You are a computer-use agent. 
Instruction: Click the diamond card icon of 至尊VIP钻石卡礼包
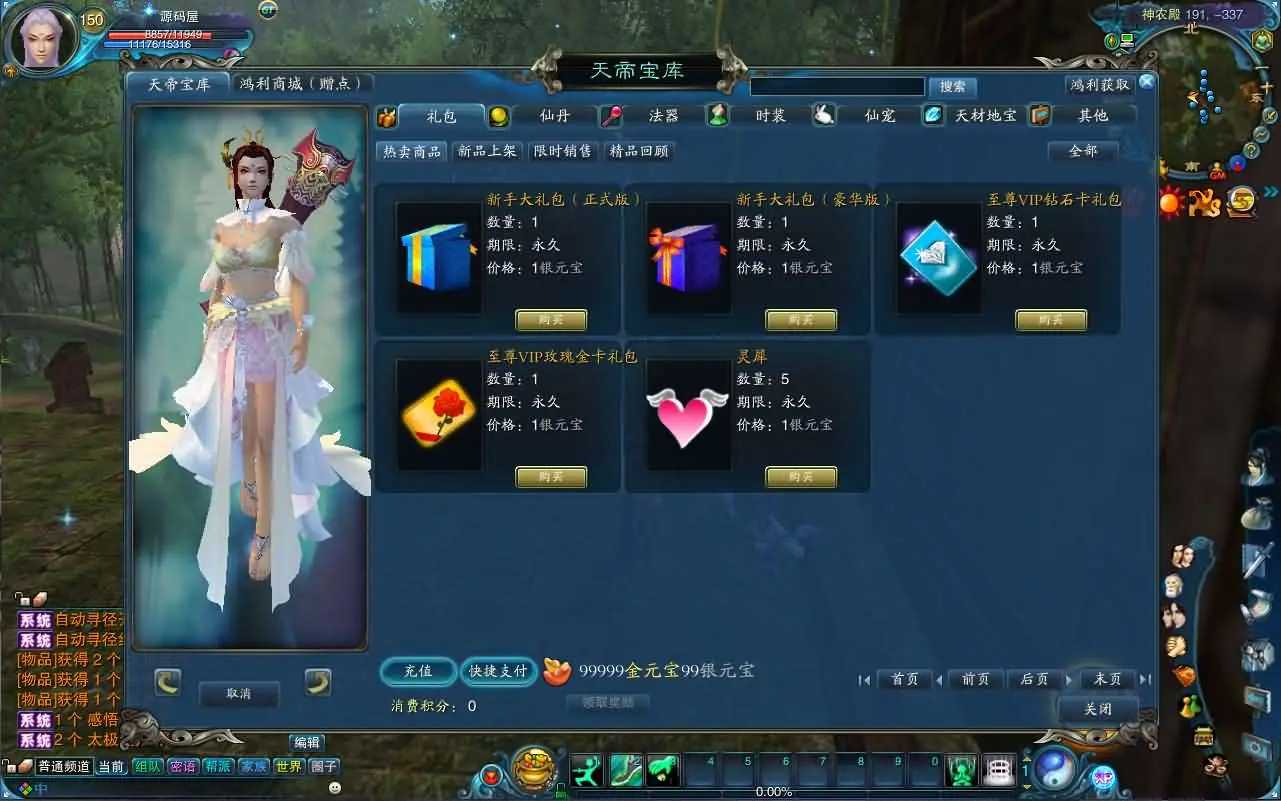click(x=936, y=257)
